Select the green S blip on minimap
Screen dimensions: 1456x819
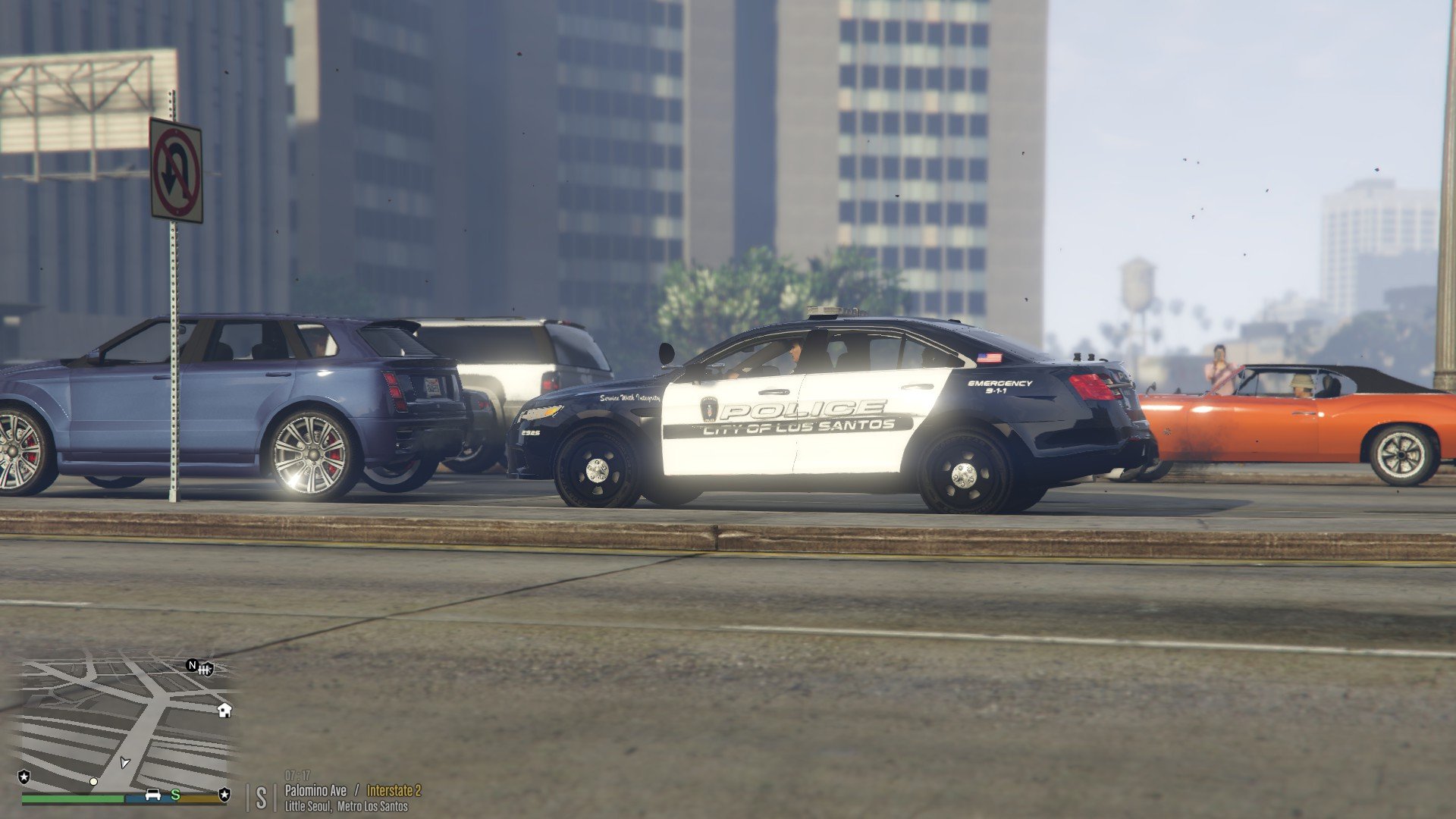175,795
